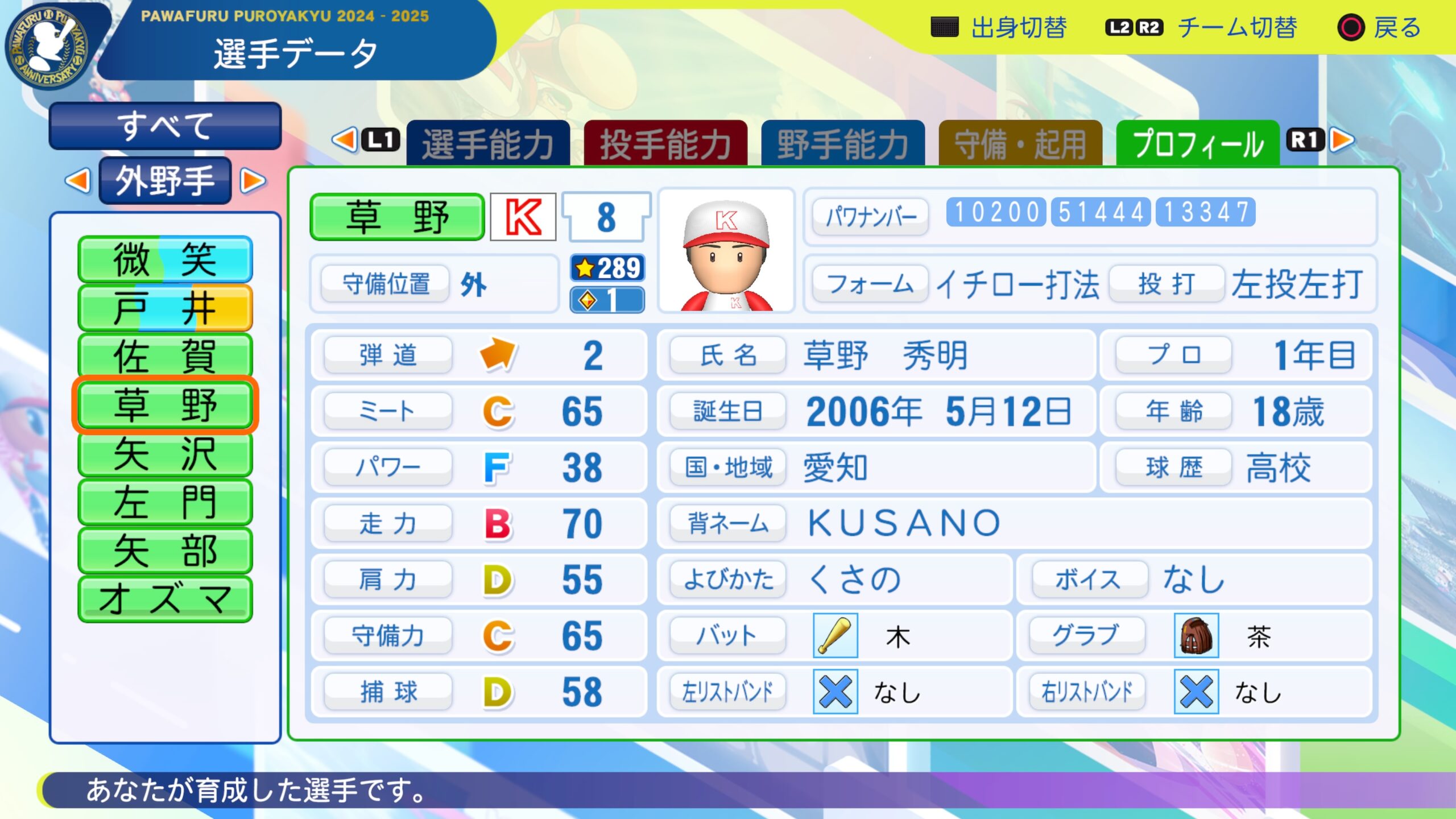Click the right arrow after the tabs
Screen dimensions: 1456x819
coord(1343,140)
